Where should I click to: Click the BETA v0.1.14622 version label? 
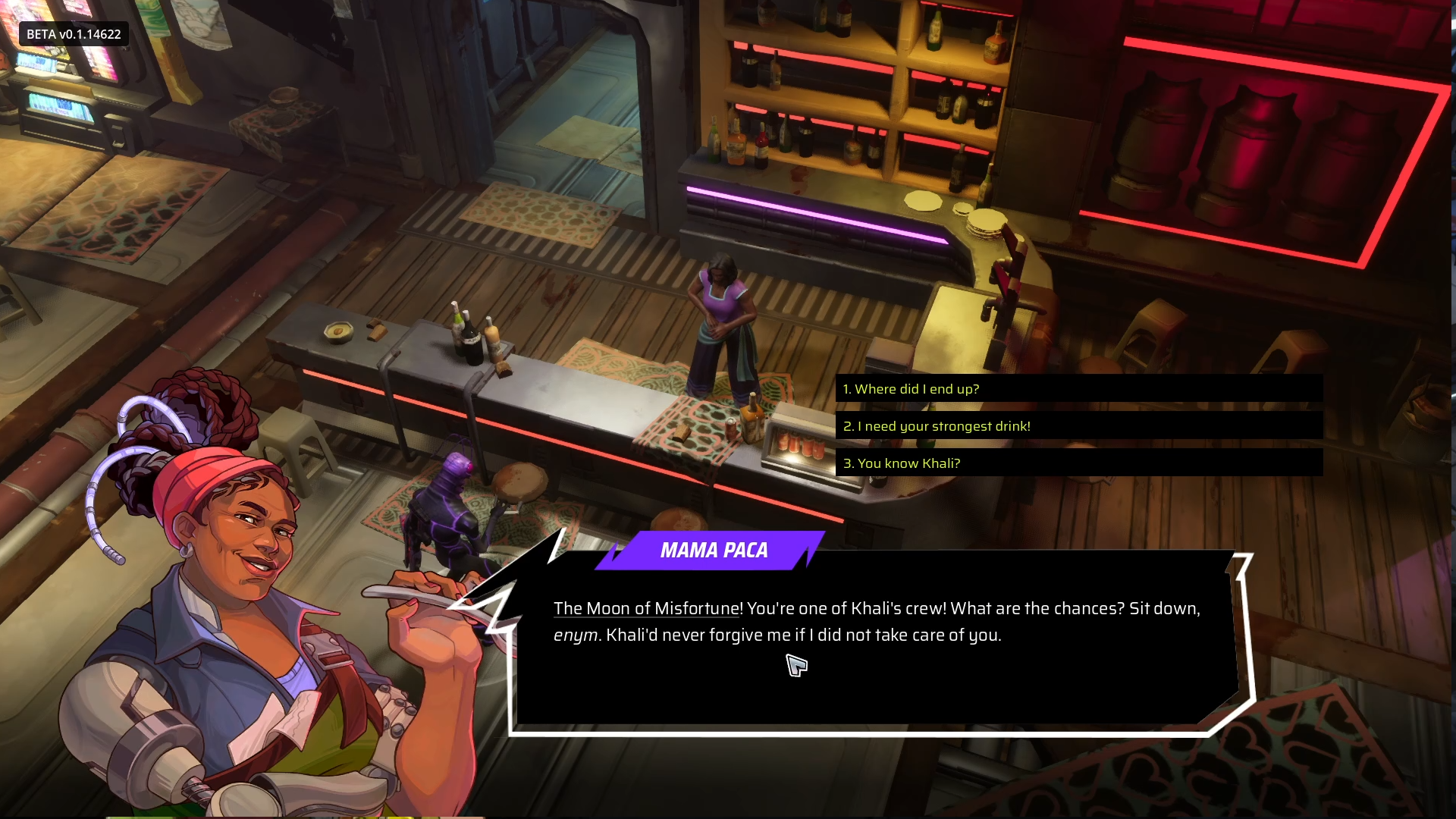point(72,33)
